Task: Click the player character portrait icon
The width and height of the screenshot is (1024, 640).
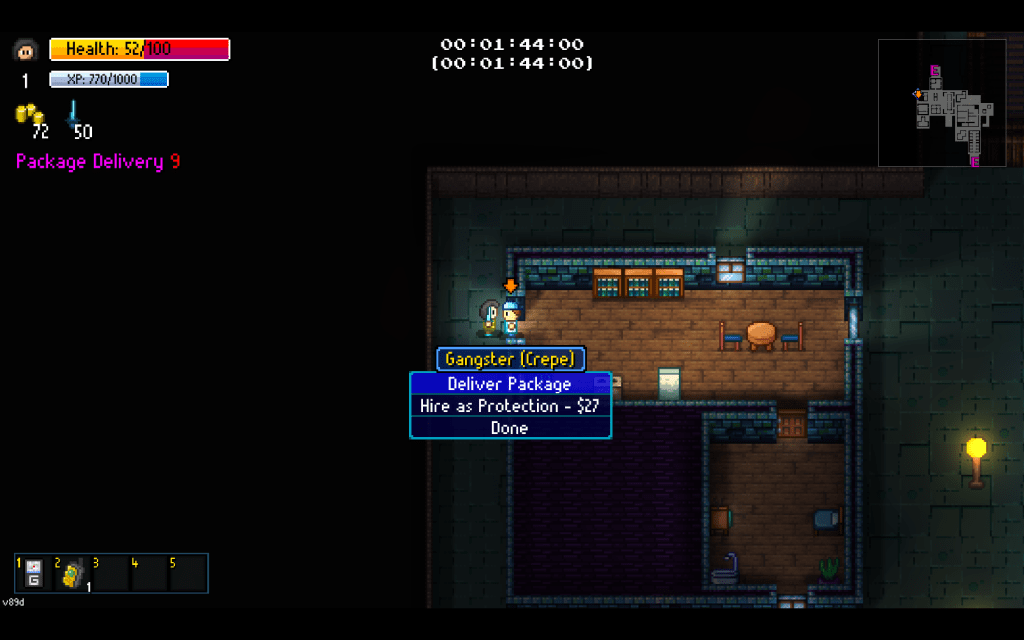Action: coord(26,49)
